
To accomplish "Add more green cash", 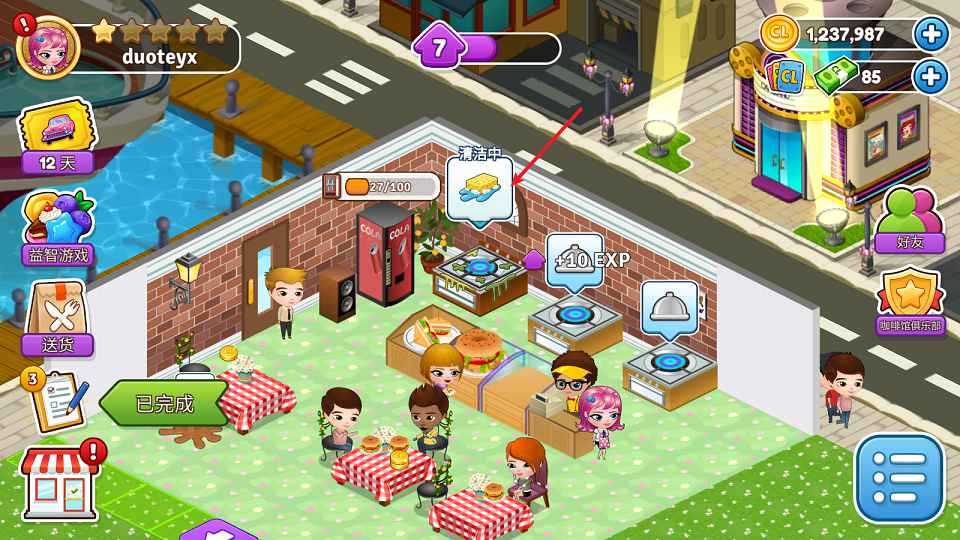I will [931, 76].
